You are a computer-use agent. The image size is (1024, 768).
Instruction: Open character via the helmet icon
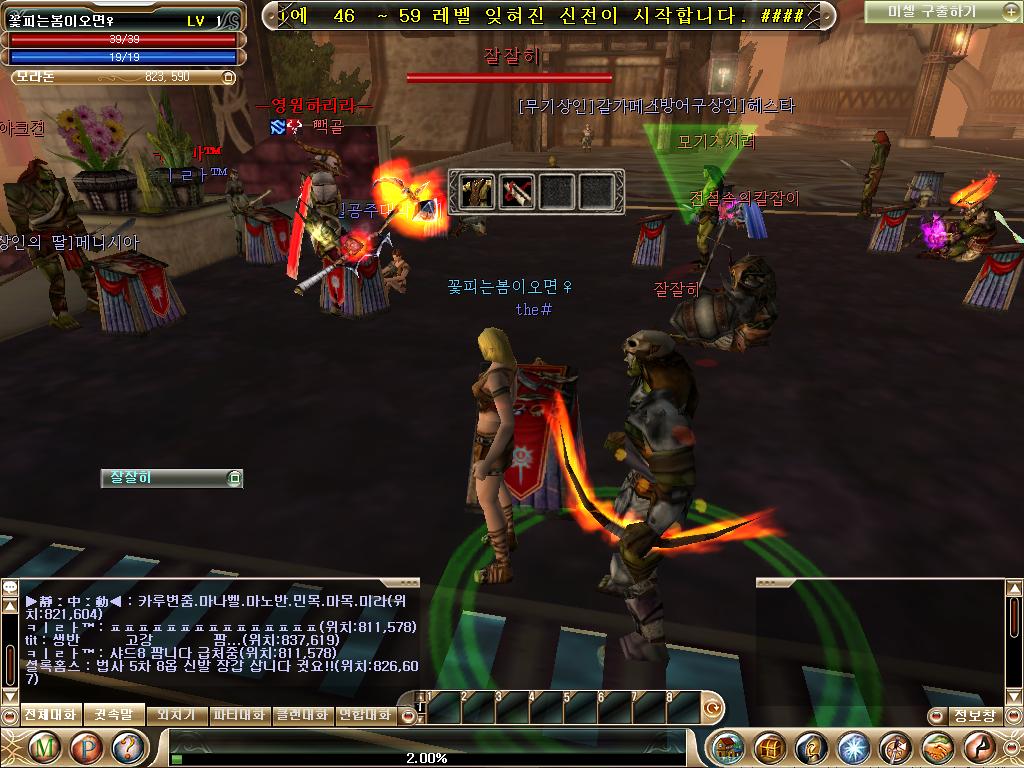point(812,747)
